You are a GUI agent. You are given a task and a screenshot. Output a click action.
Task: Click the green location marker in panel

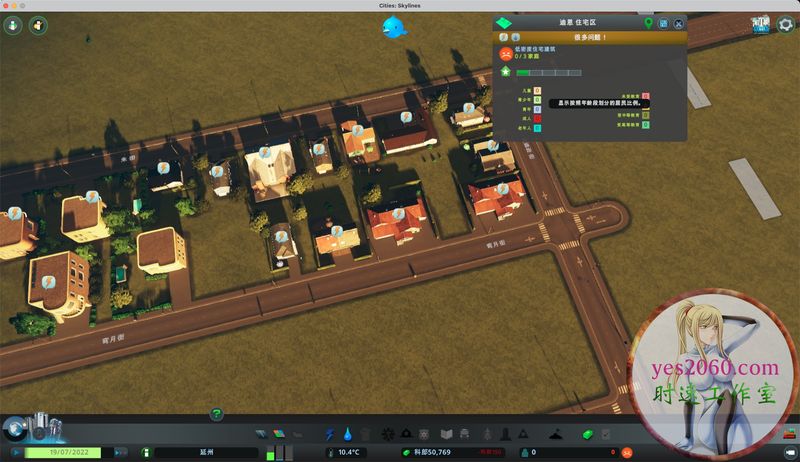[649, 23]
